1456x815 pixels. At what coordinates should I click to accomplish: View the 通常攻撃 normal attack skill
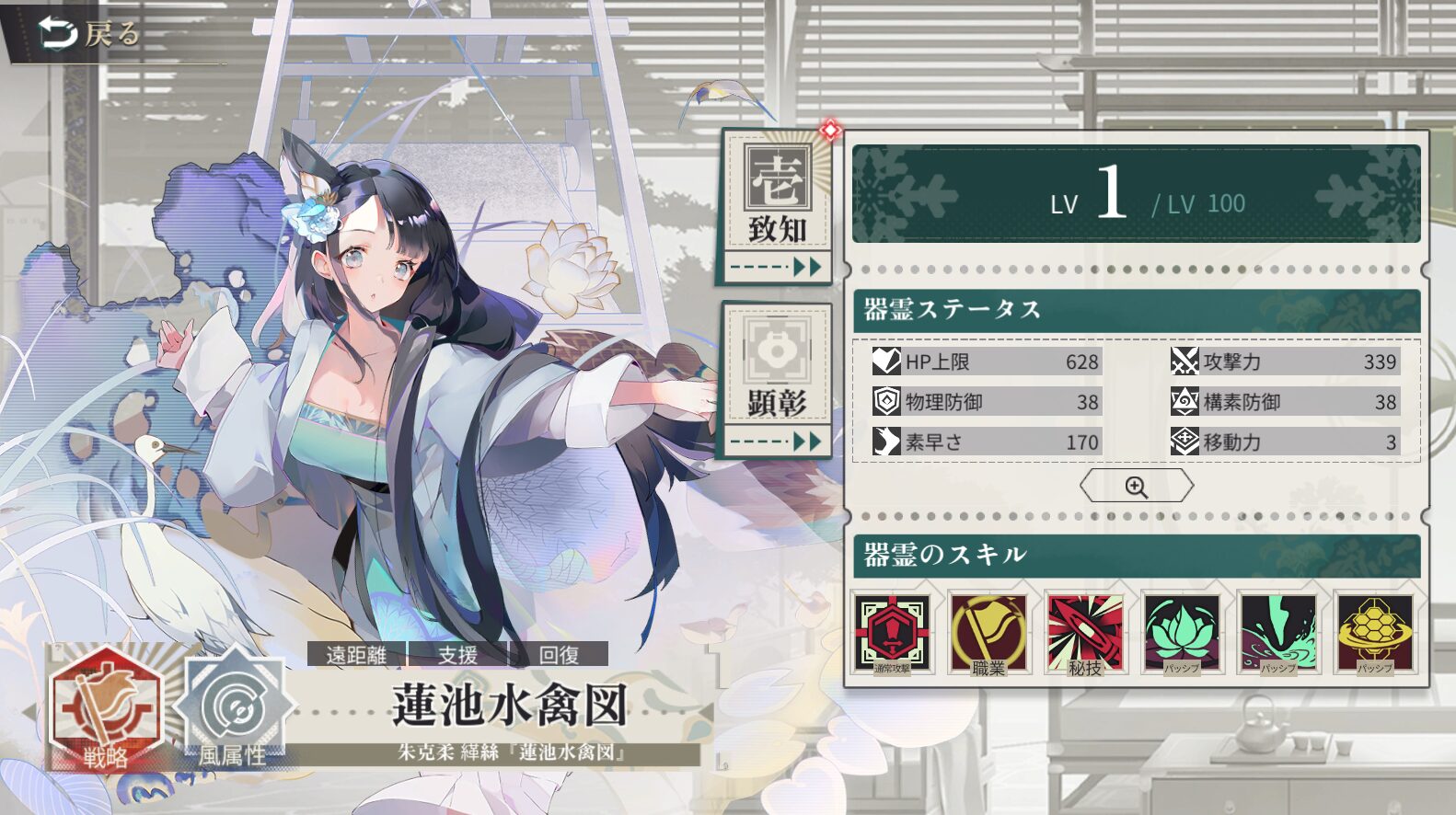(x=892, y=633)
